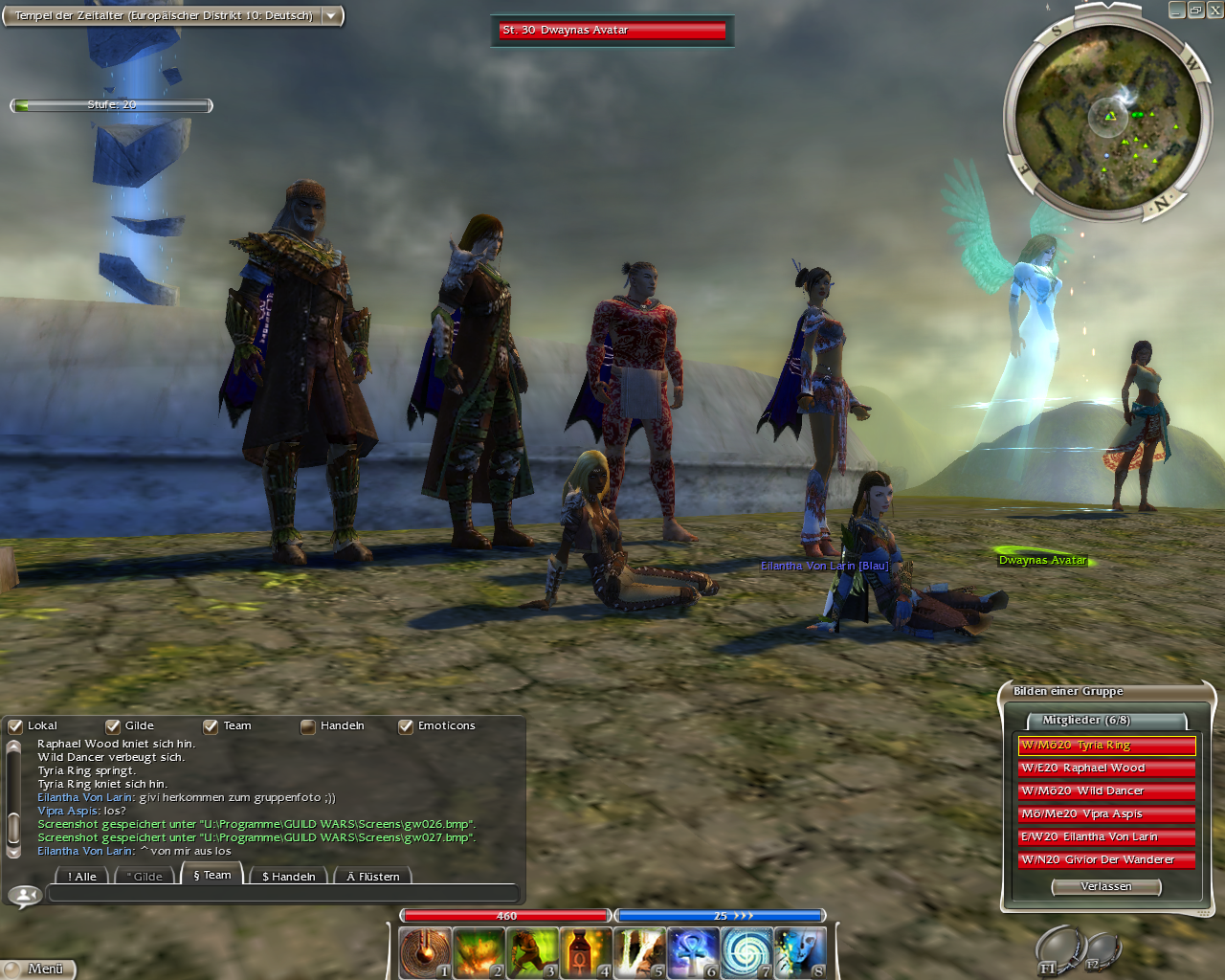1225x980 pixels.
Task: Select Givior Der Wanderer in party list
Action: coord(1106,860)
